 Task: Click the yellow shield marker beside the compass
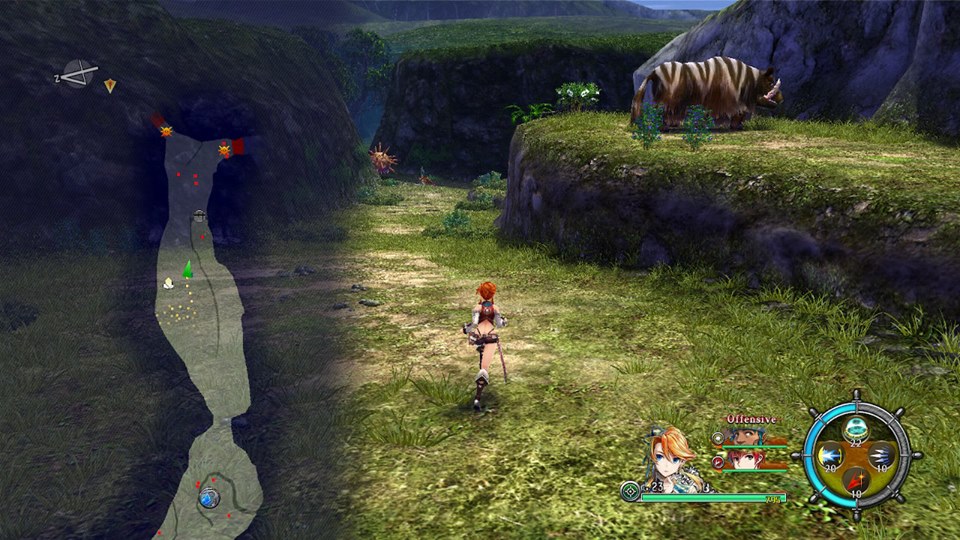point(110,86)
